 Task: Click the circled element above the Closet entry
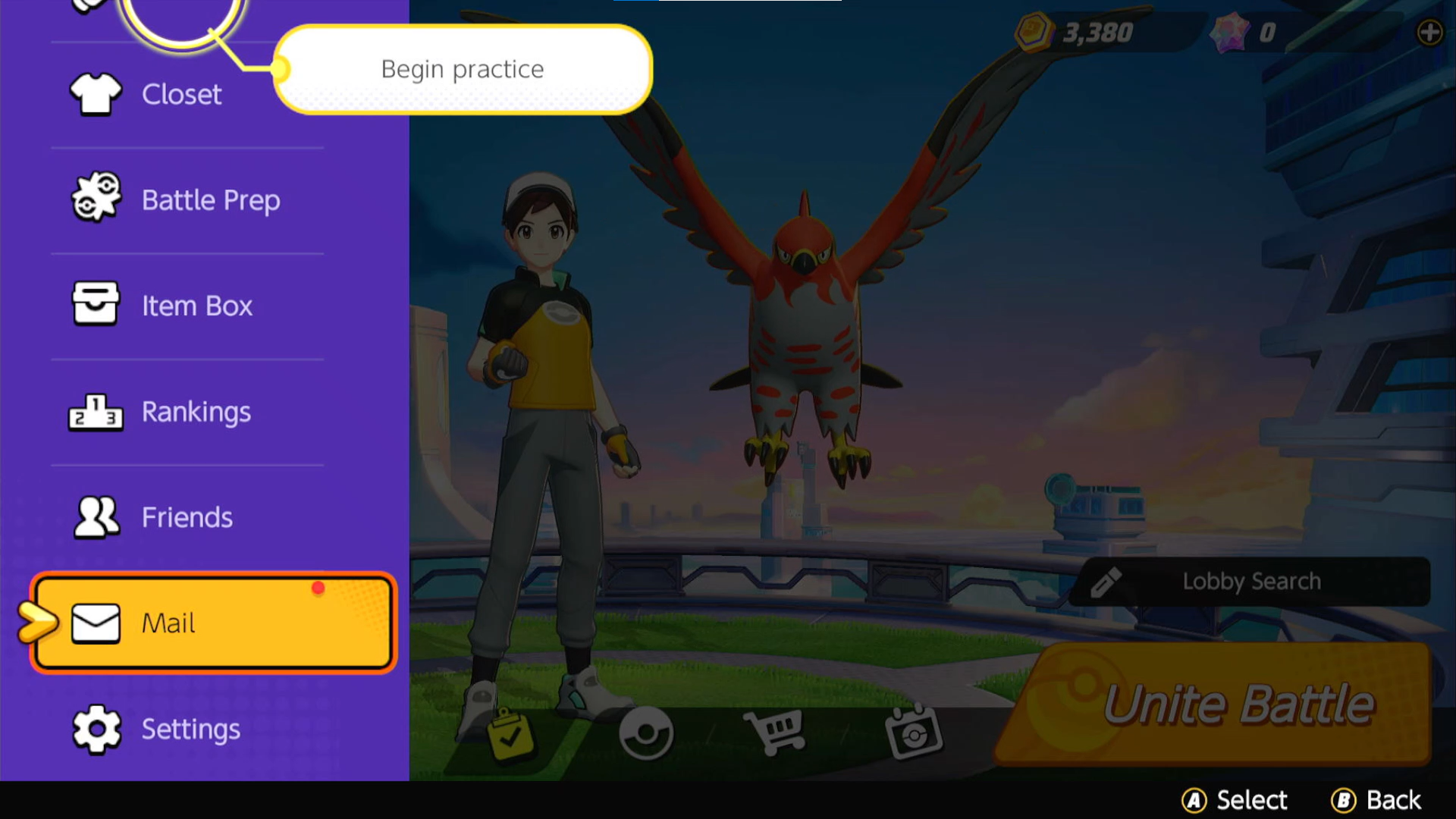180,15
